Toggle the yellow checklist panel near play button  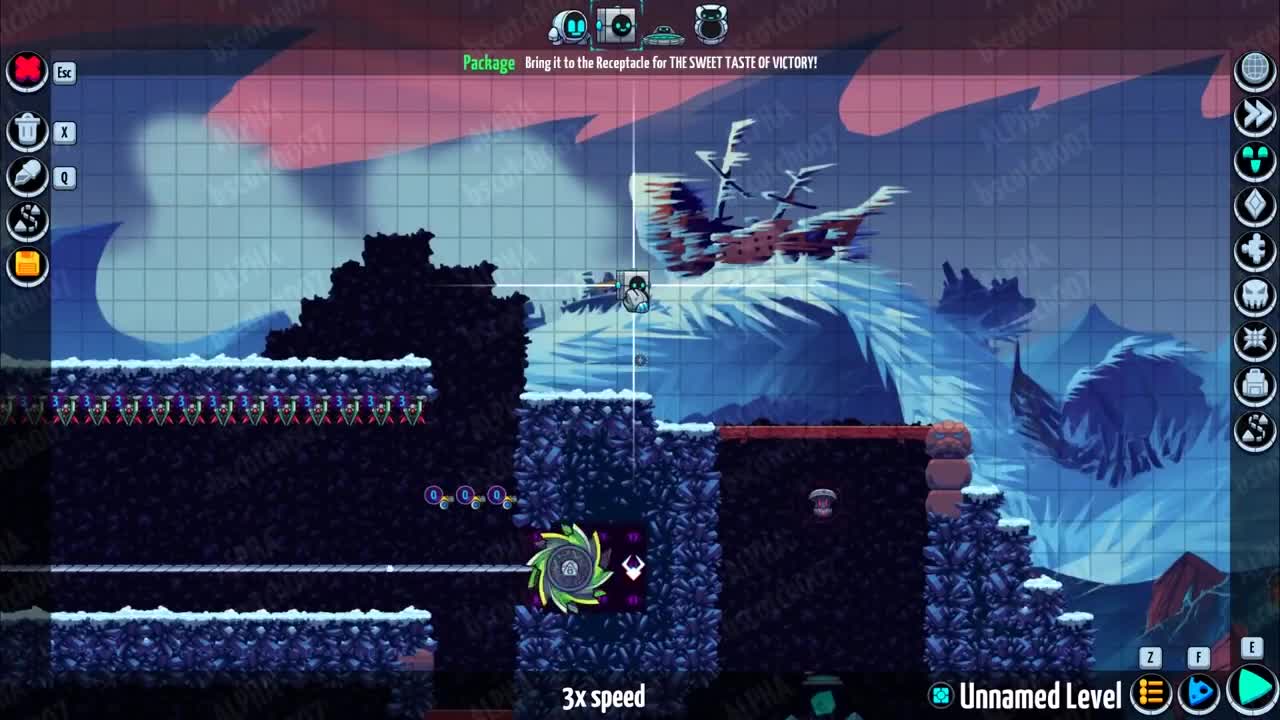click(1150, 690)
